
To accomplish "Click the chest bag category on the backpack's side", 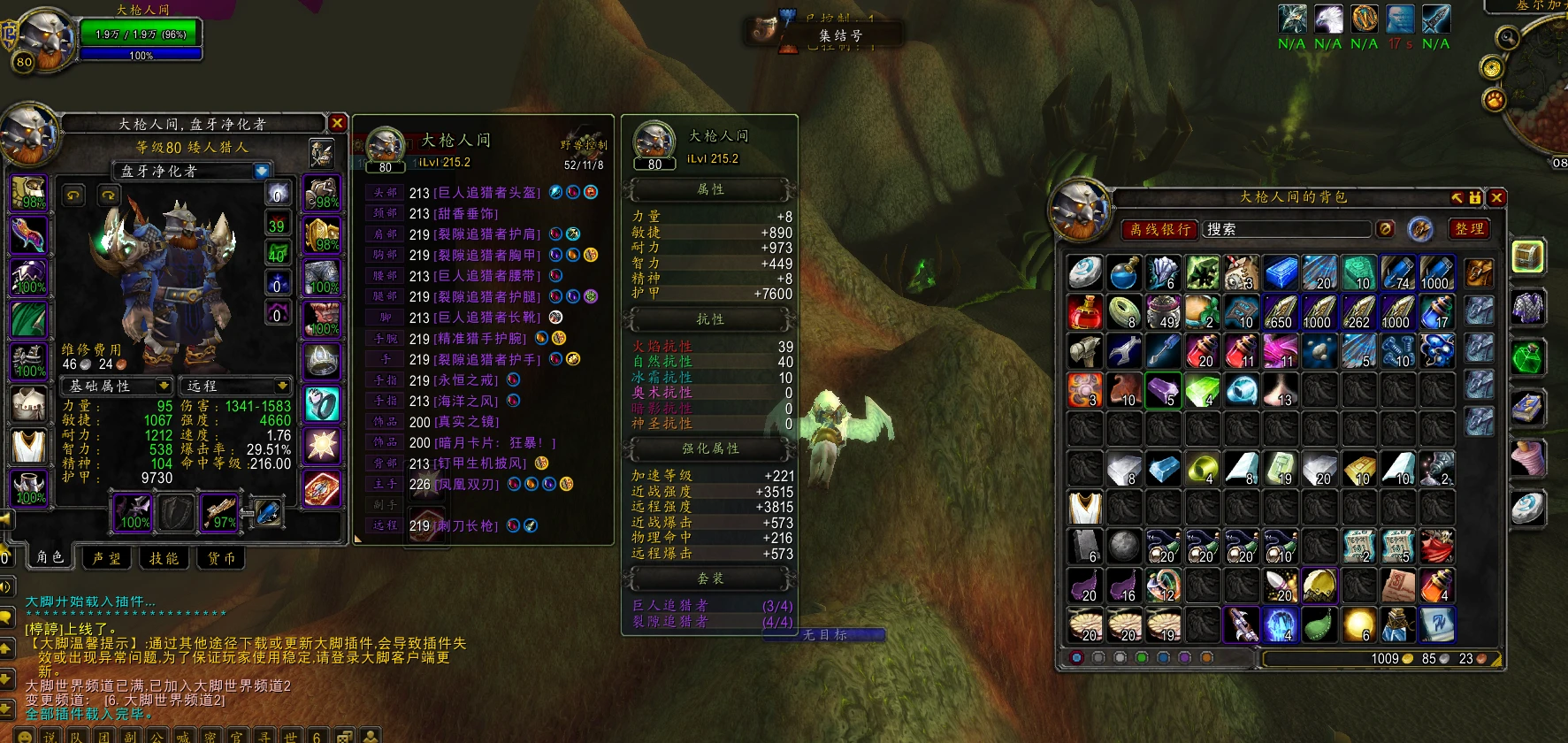I will (1527, 257).
